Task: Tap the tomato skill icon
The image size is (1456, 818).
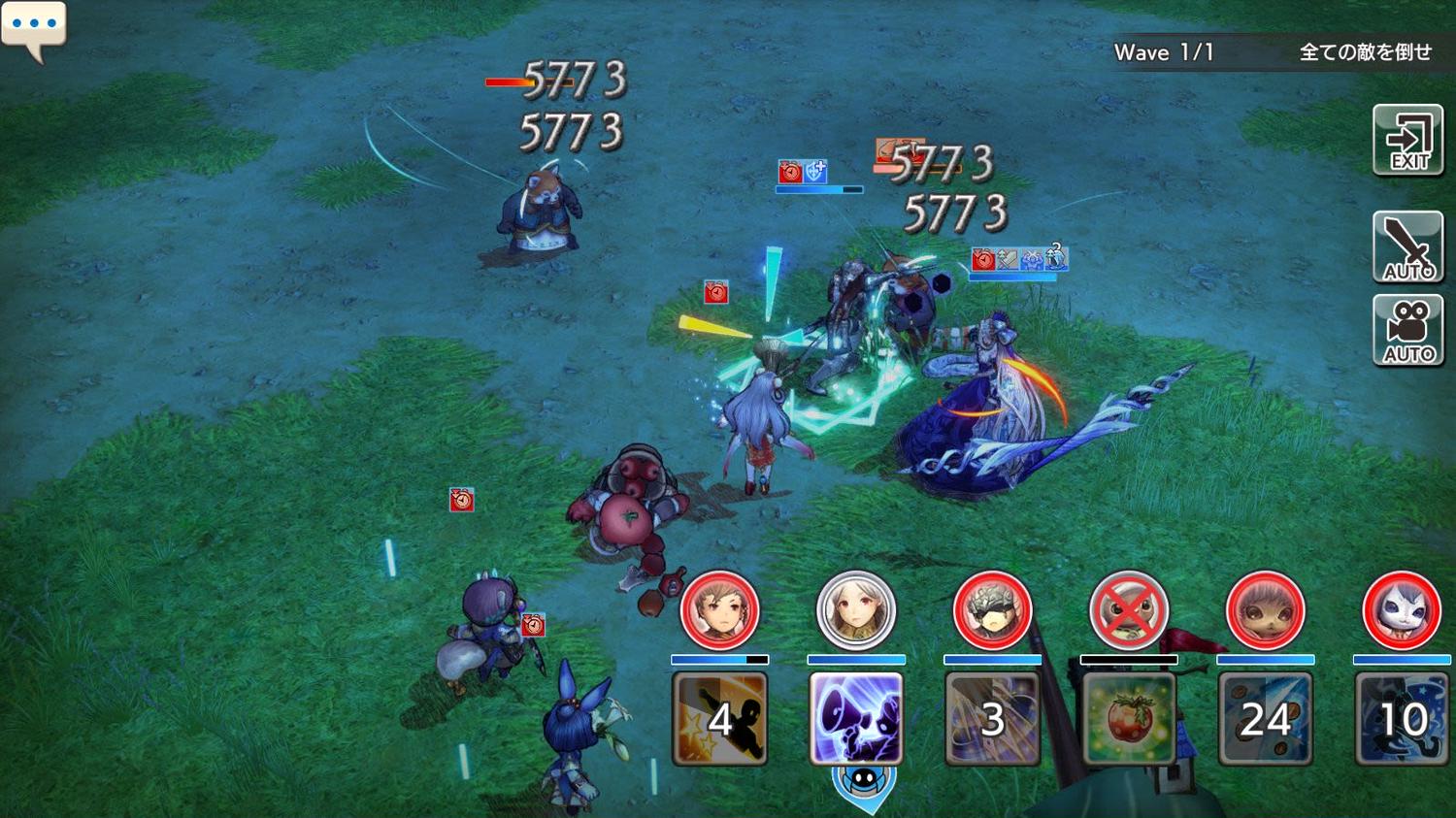Action: point(1129,719)
